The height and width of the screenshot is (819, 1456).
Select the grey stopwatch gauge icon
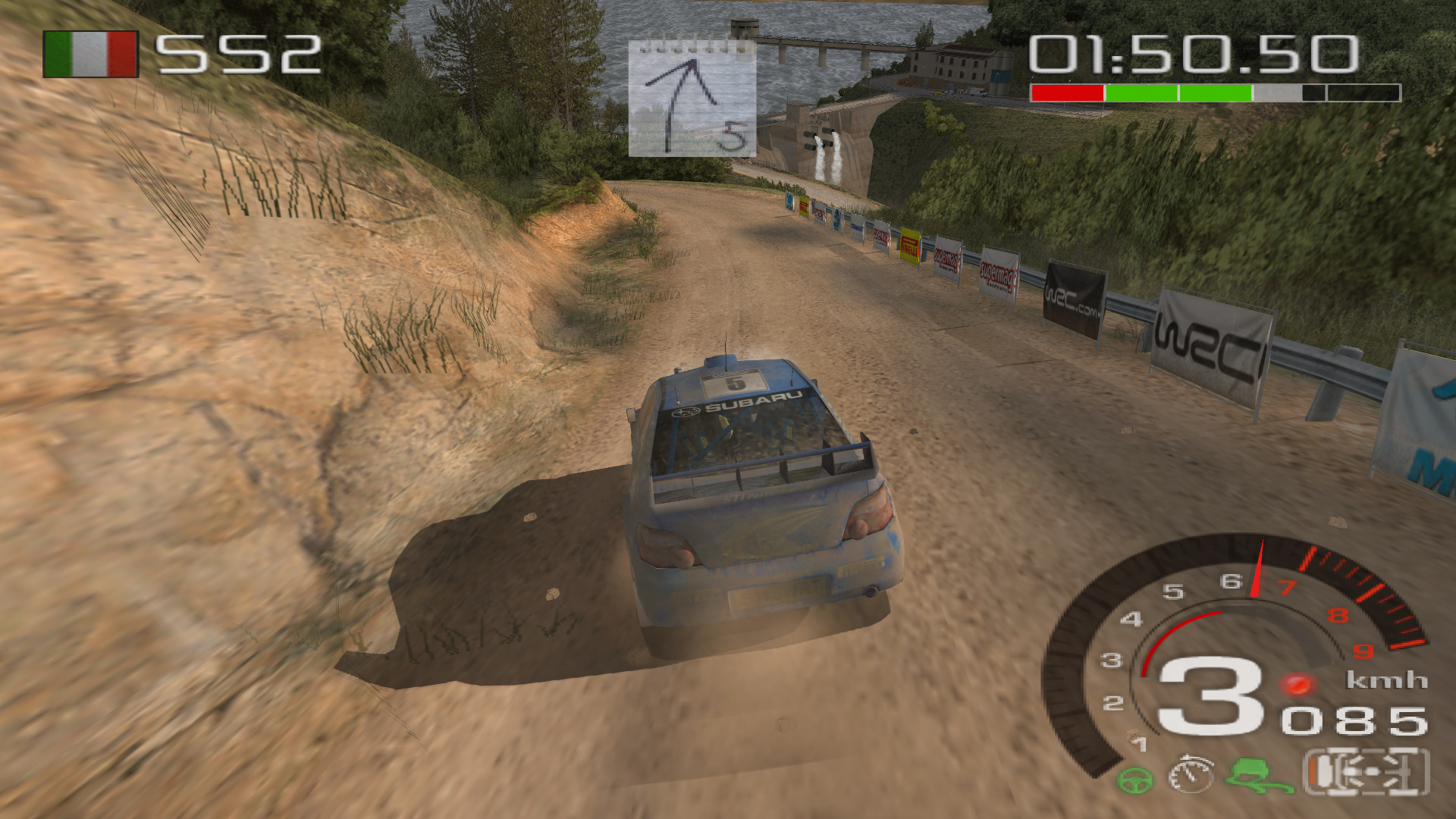click(x=1191, y=774)
